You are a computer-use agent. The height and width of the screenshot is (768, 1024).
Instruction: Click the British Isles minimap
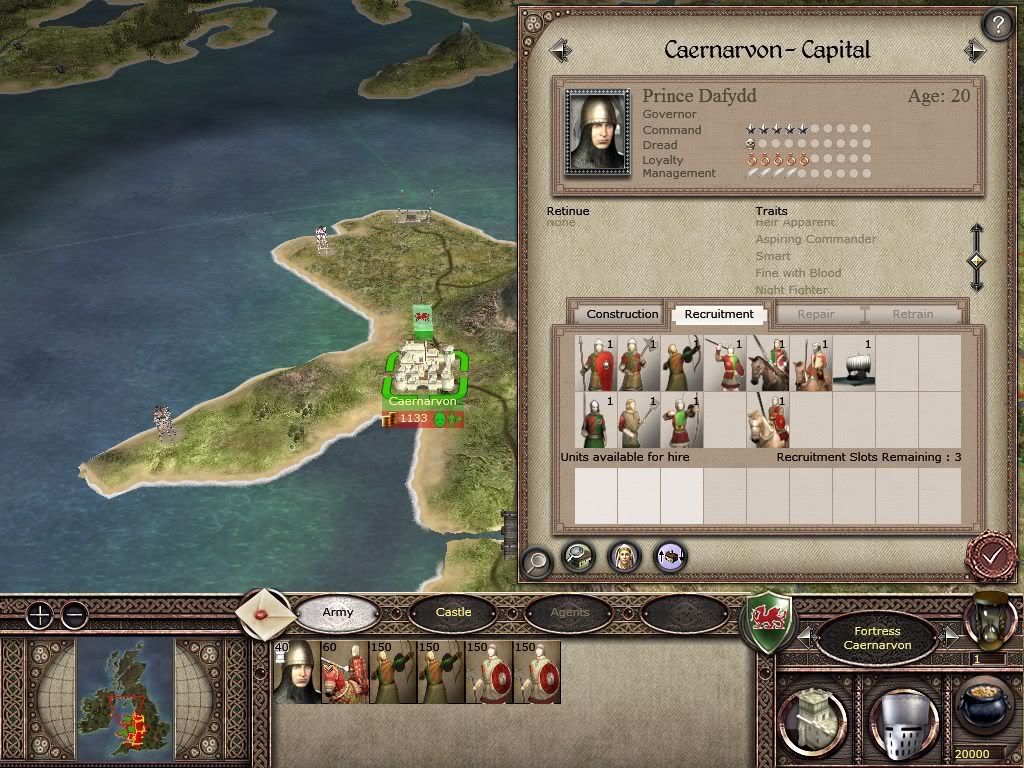click(x=126, y=697)
